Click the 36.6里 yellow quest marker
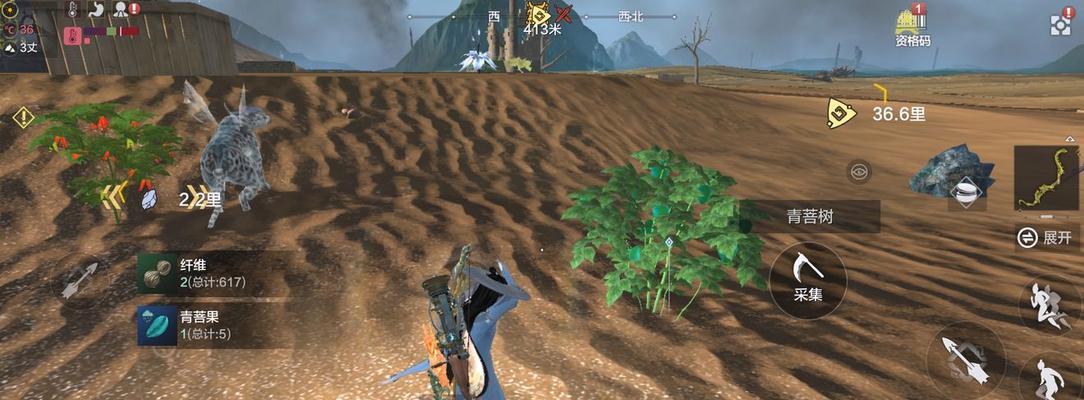1084x400 pixels. pyautogui.click(x=842, y=113)
